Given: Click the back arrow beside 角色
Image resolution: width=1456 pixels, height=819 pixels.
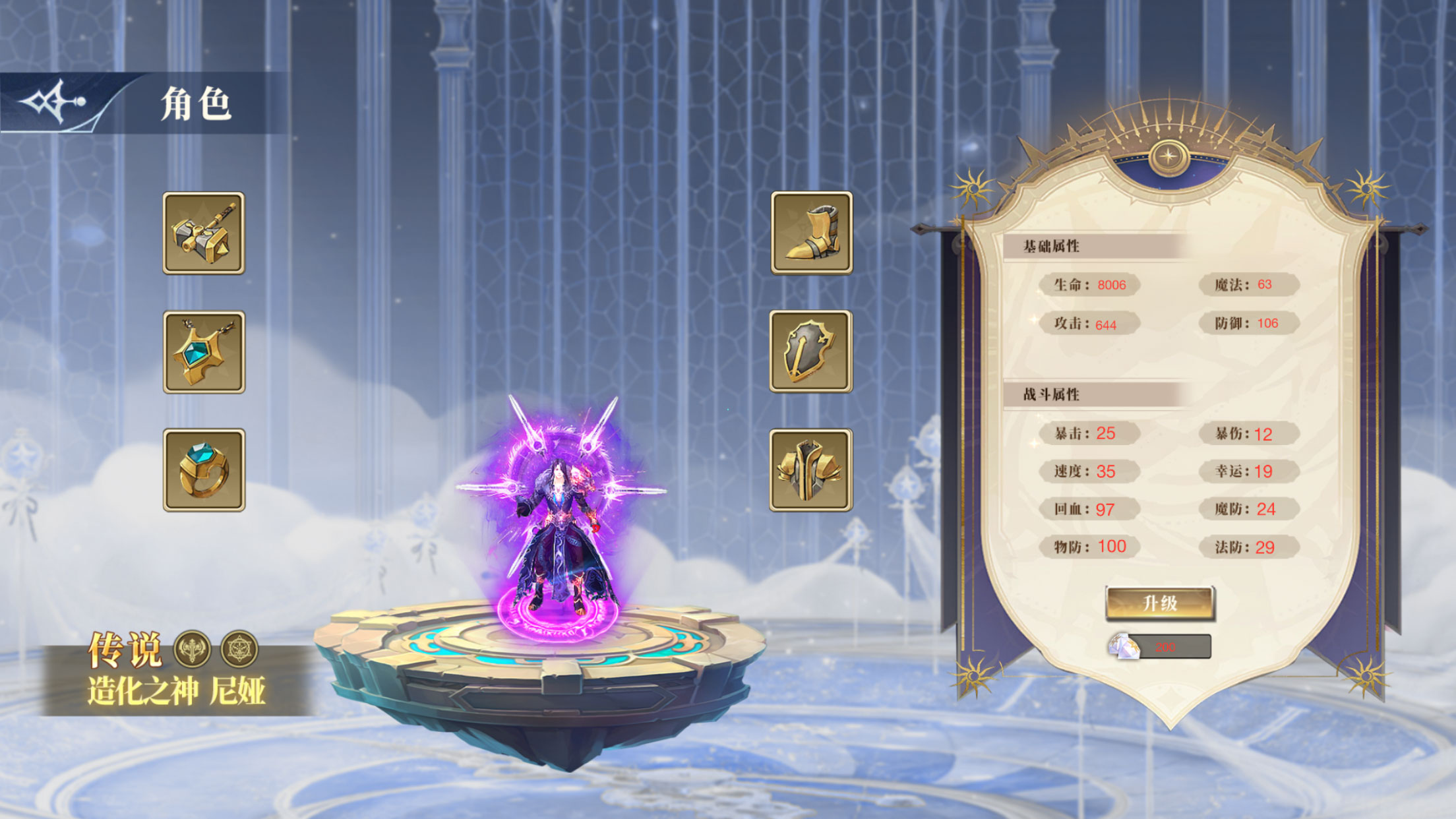Looking at the screenshot, I should (54, 103).
